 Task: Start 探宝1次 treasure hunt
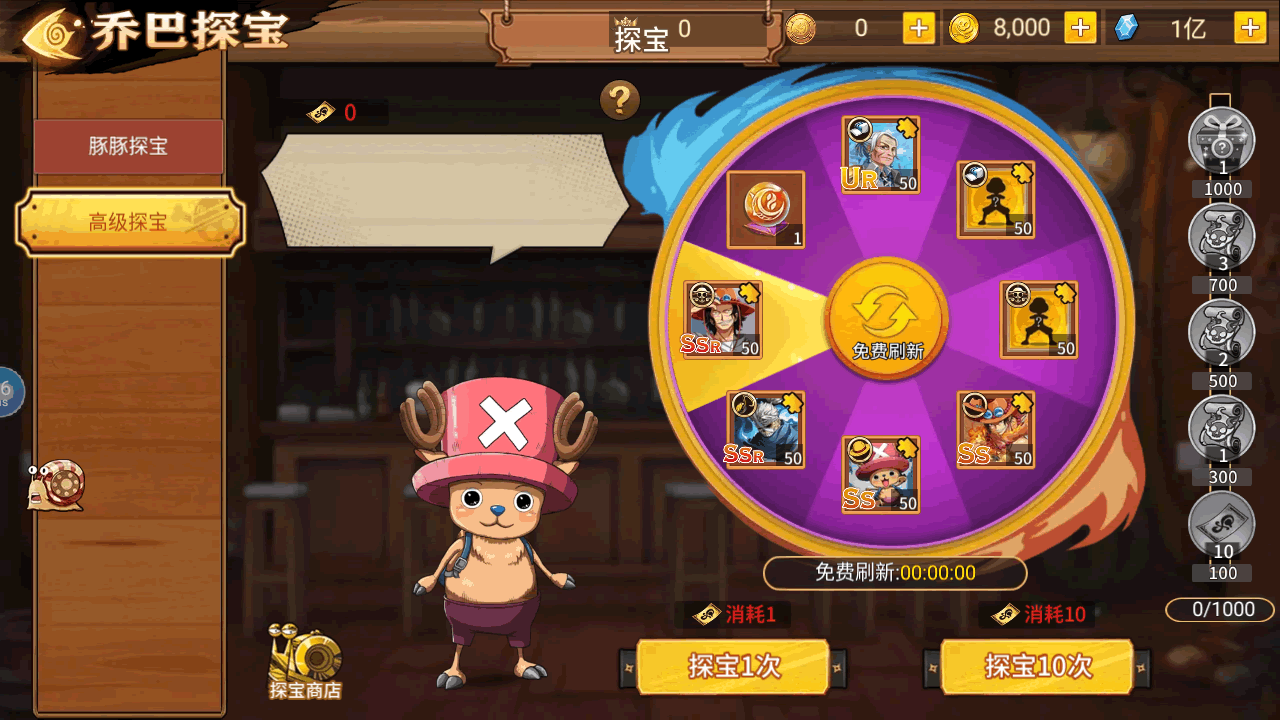click(x=733, y=666)
